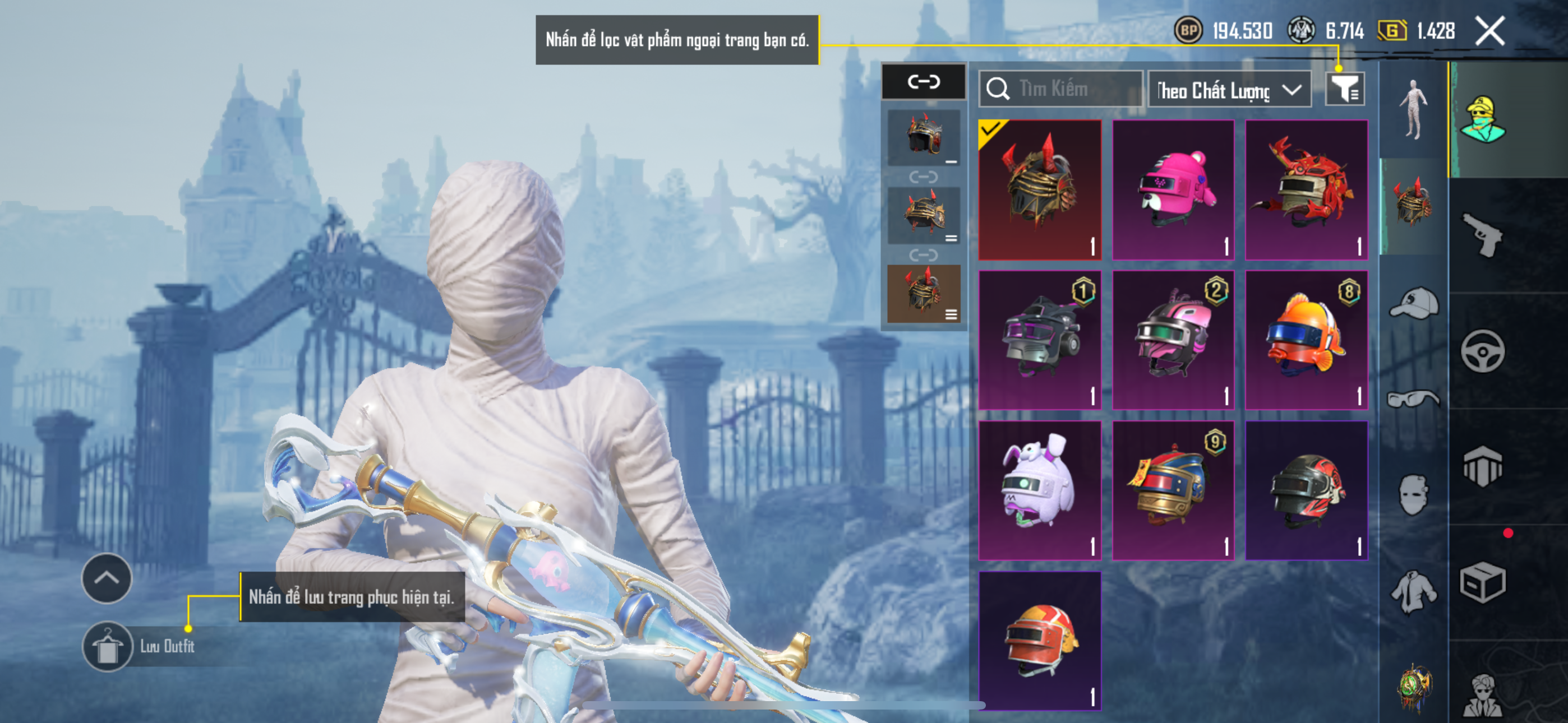Select the pink bear helmet skin
The width and height of the screenshot is (1568, 723).
[x=1173, y=189]
